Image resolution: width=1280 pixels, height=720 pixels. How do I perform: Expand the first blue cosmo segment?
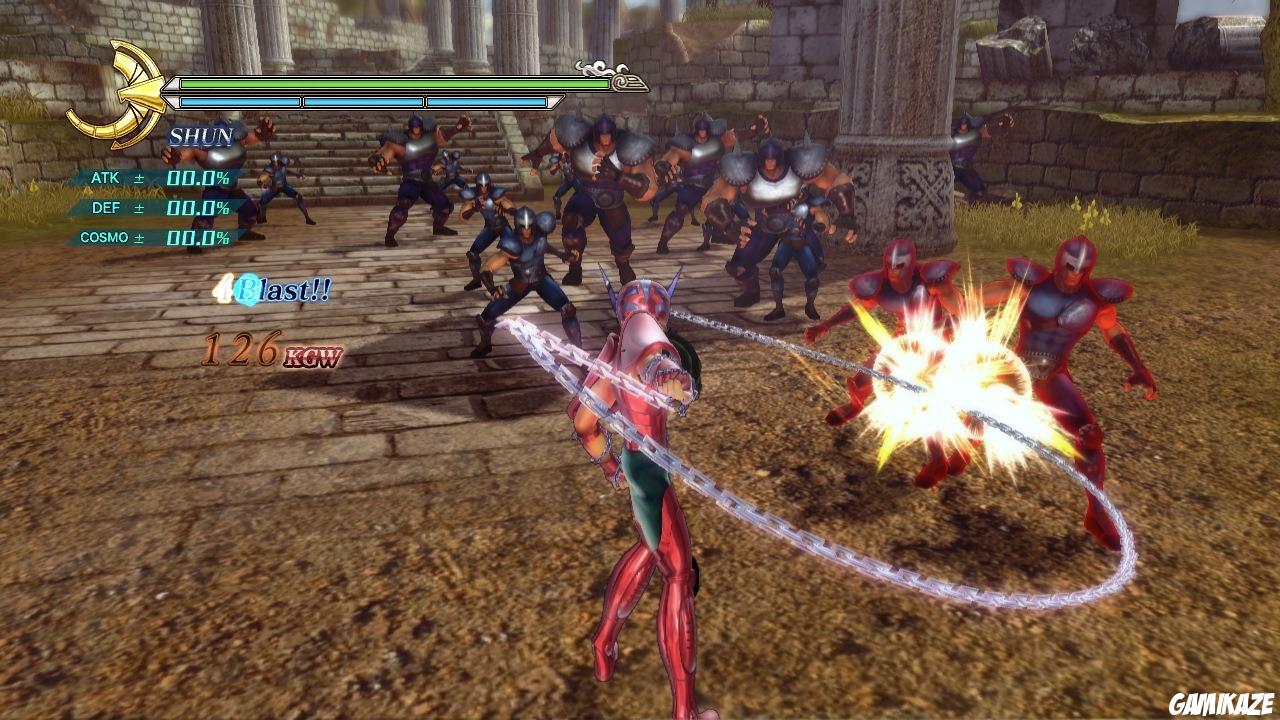(x=240, y=101)
